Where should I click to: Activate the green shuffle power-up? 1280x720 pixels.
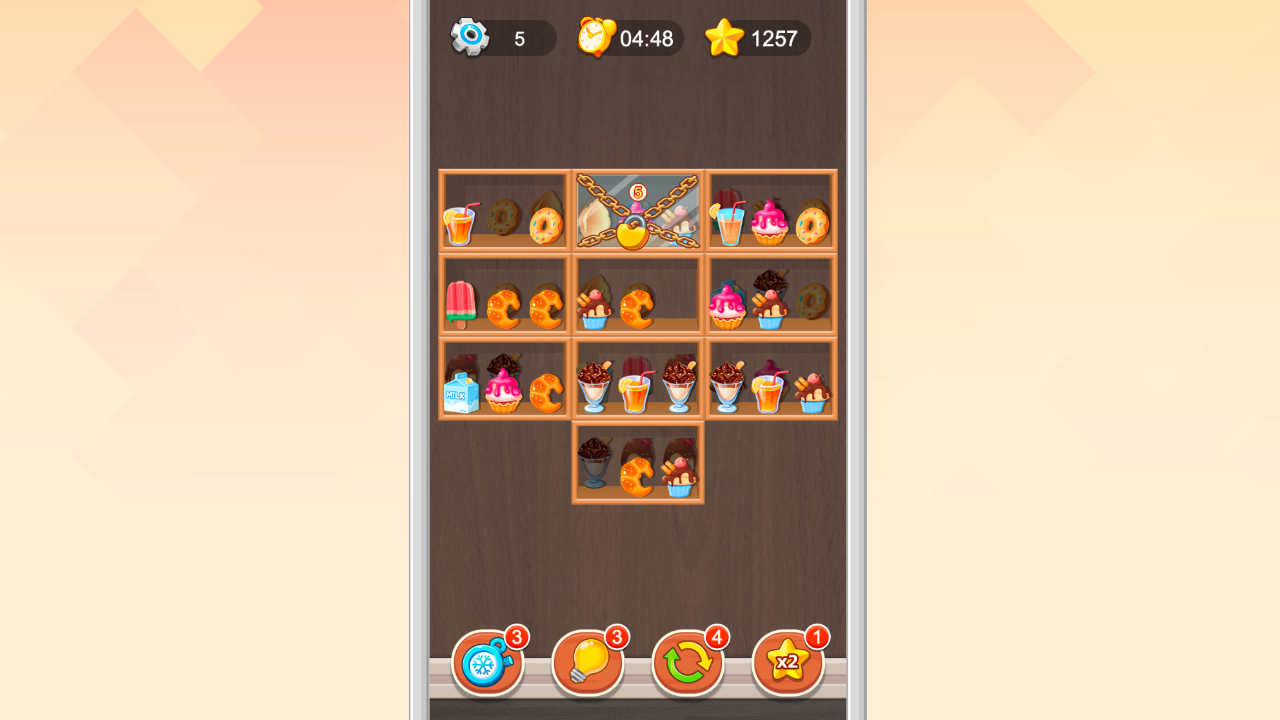pos(688,661)
